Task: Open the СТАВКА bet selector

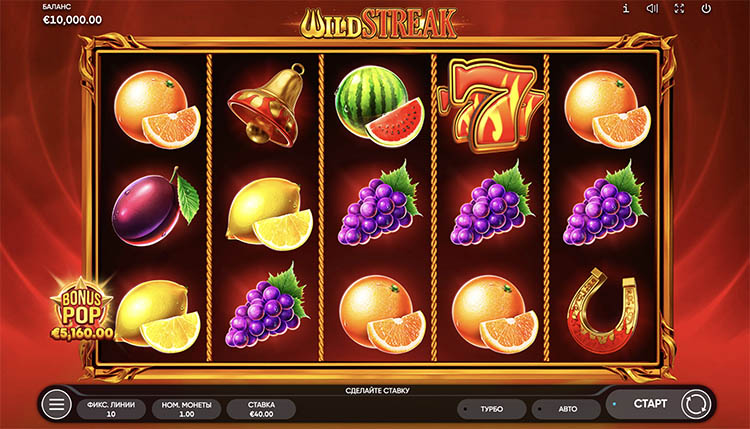Action: coord(261,408)
